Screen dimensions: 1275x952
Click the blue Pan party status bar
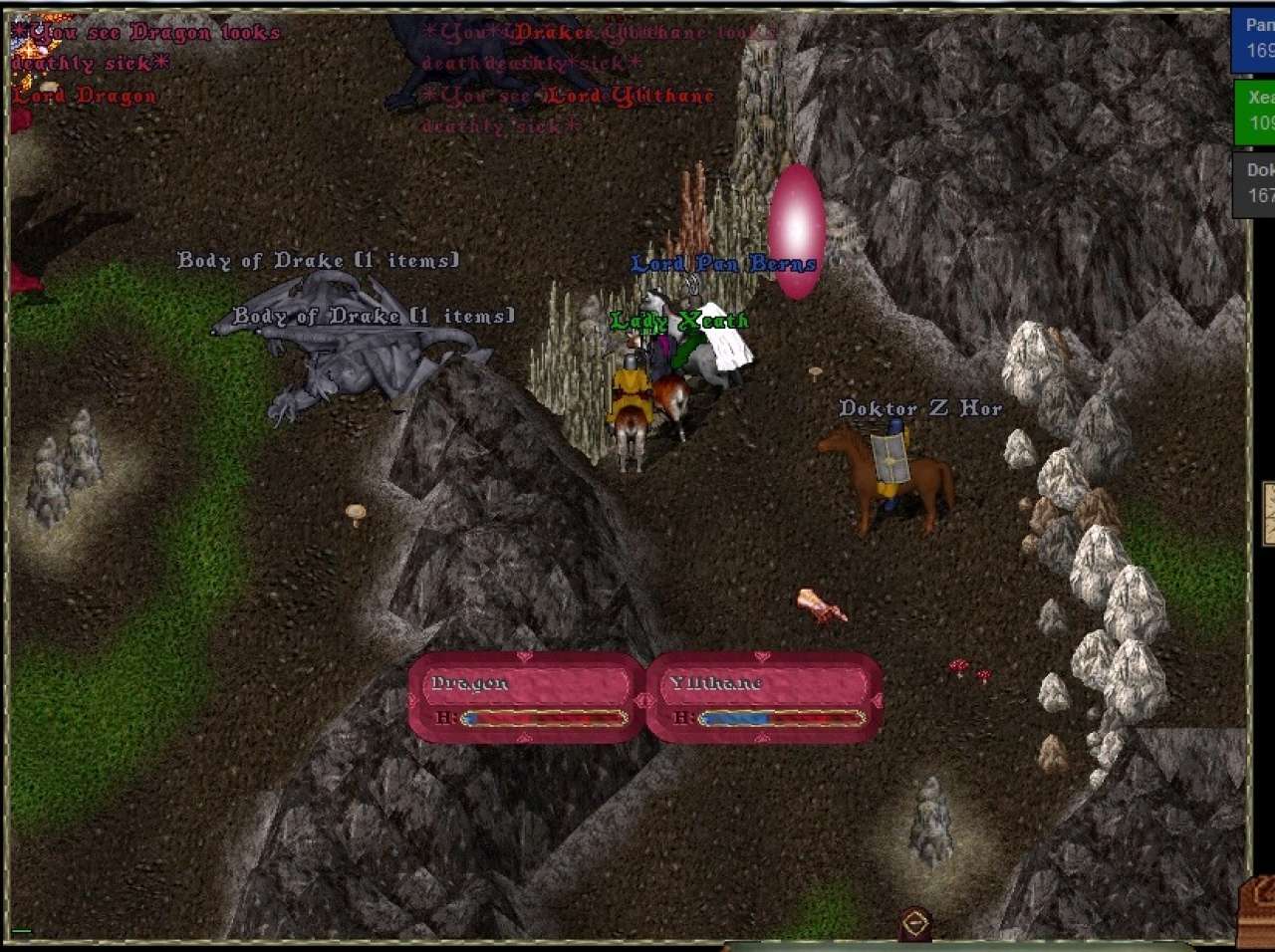[1255, 39]
